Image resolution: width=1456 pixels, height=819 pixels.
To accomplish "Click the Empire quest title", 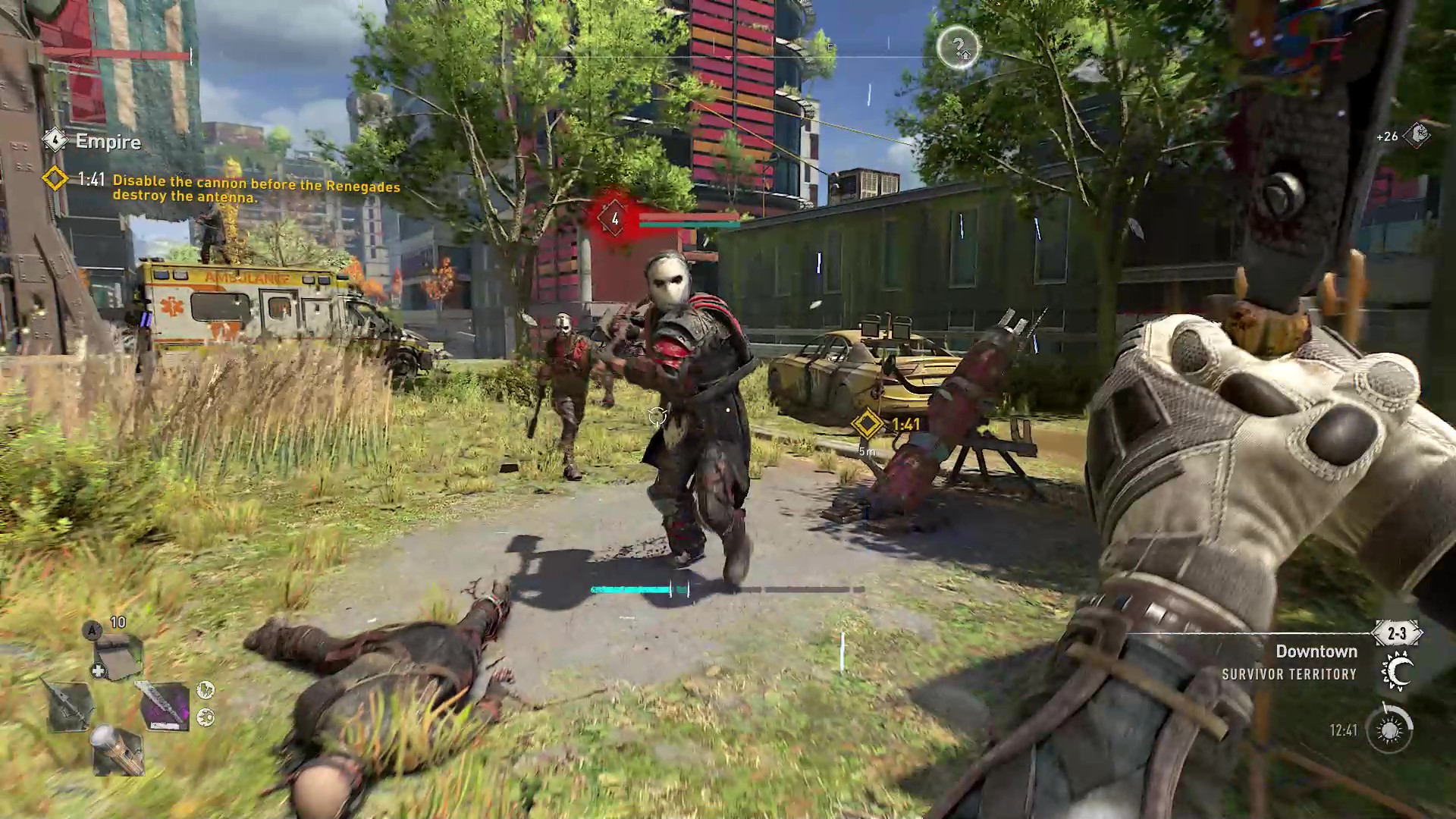I will (108, 142).
